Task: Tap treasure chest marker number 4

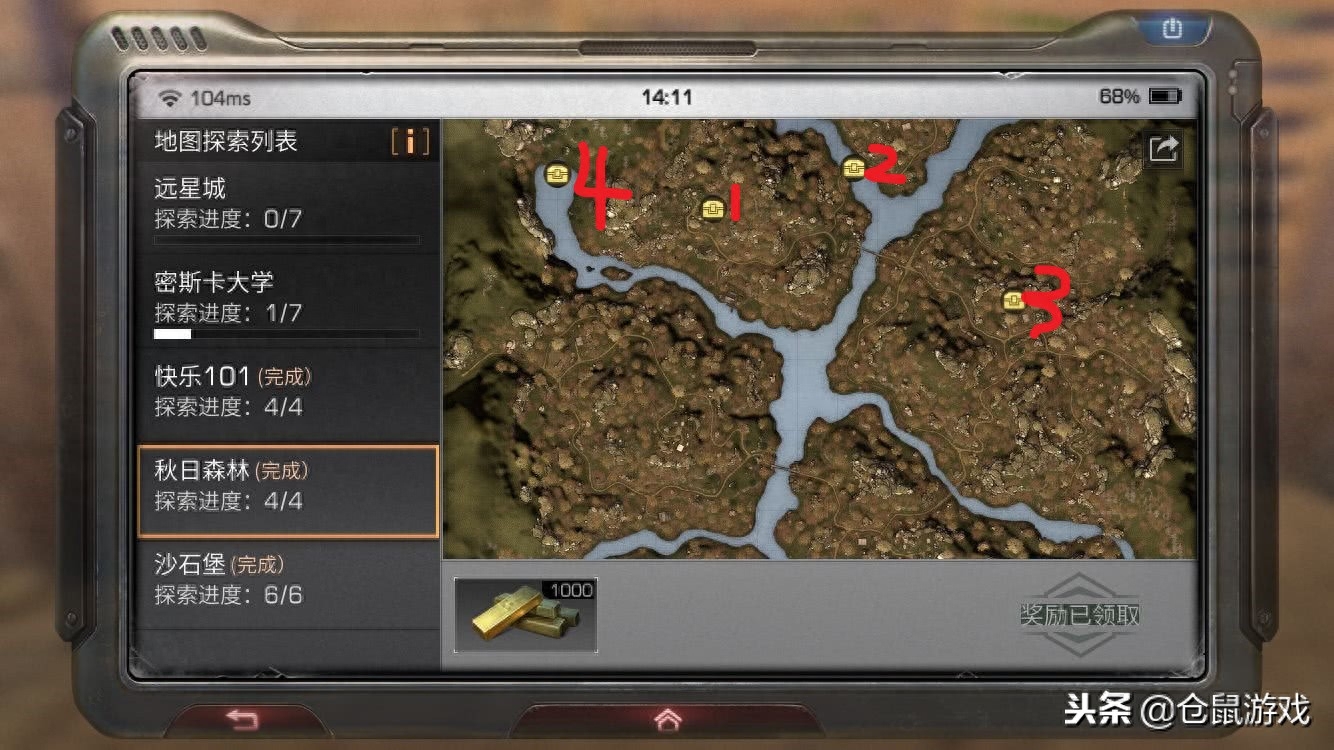Action: pos(558,175)
